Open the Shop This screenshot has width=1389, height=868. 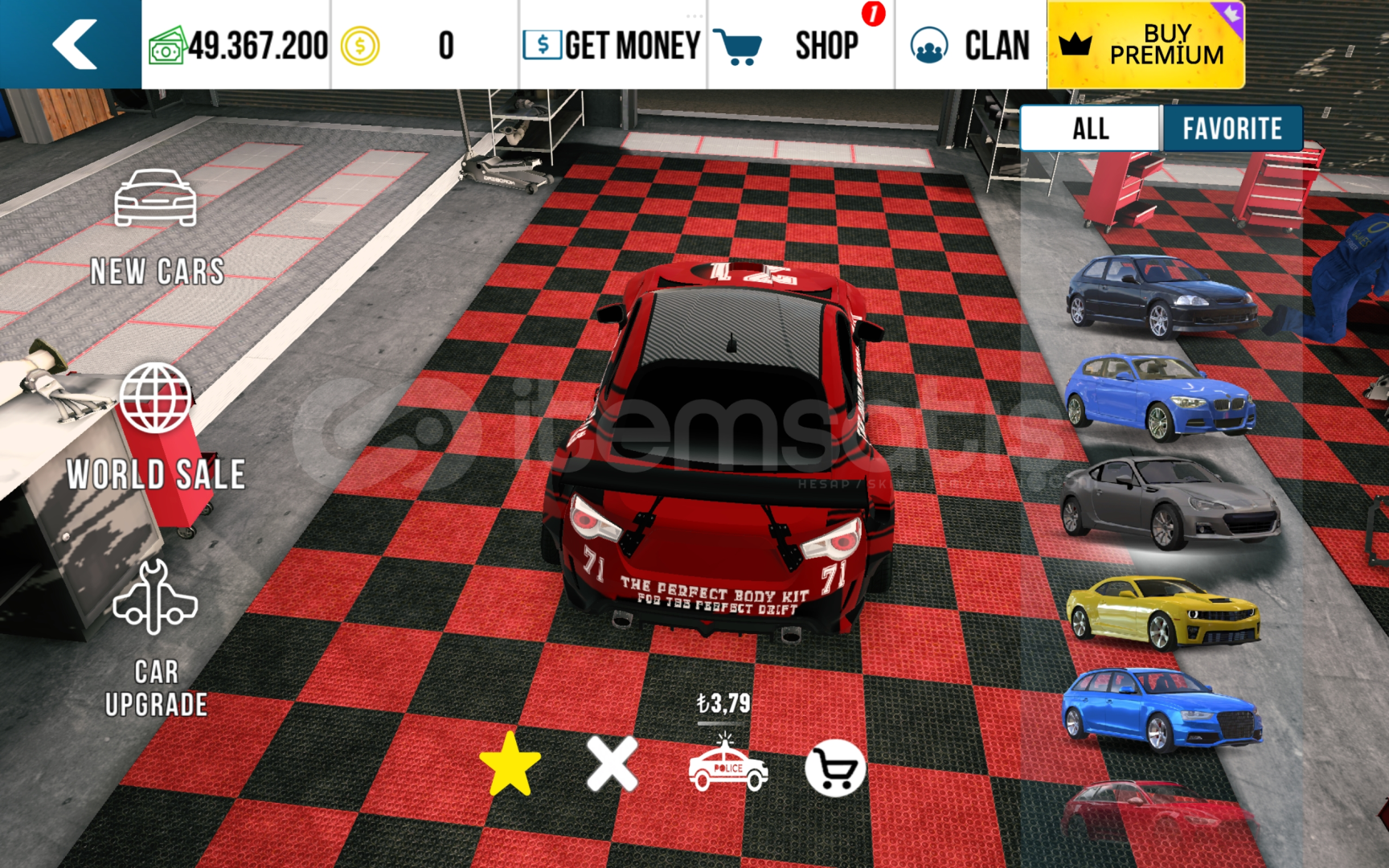coord(800,45)
